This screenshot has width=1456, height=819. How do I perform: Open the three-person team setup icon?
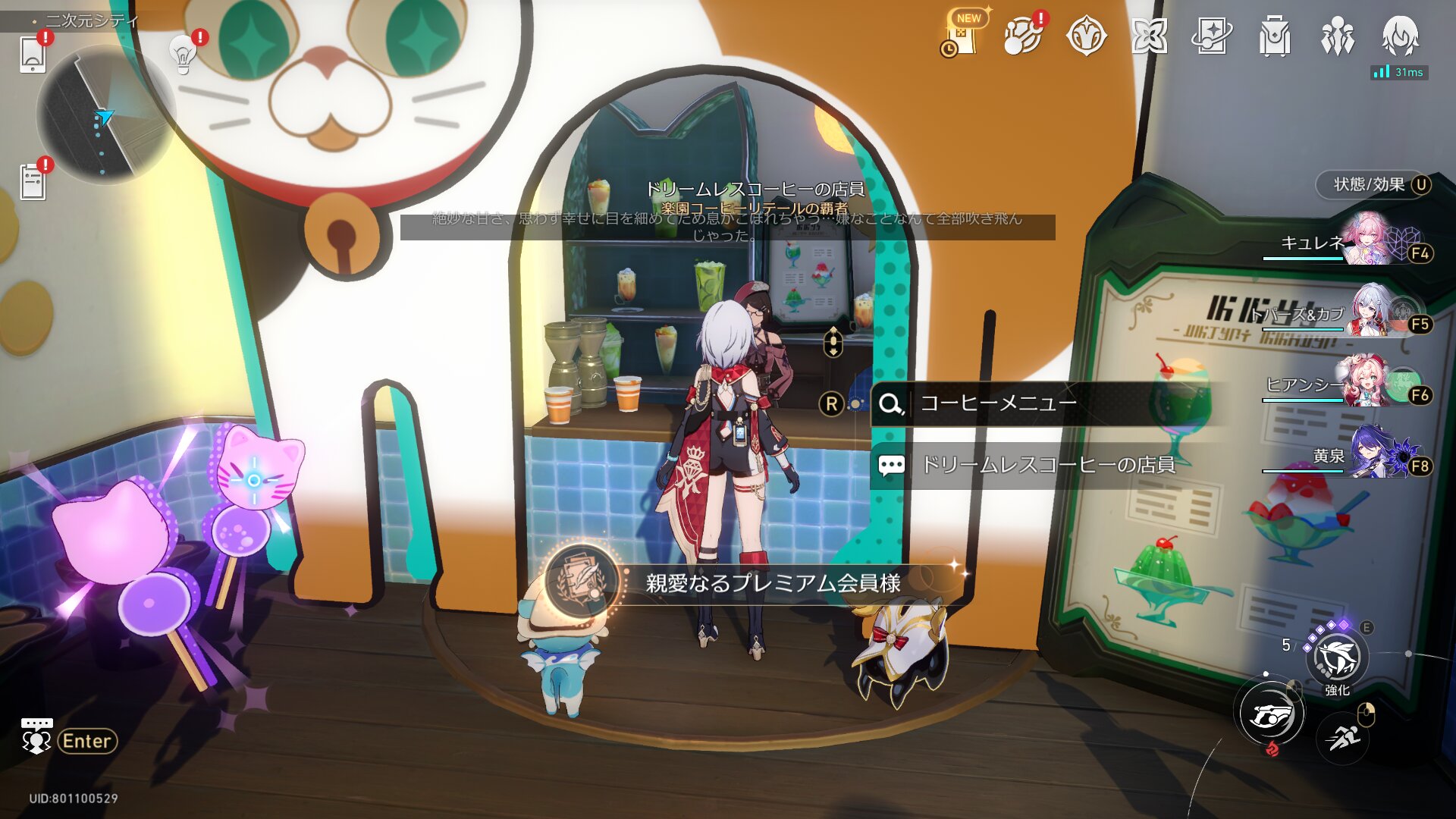pos(1337,36)
